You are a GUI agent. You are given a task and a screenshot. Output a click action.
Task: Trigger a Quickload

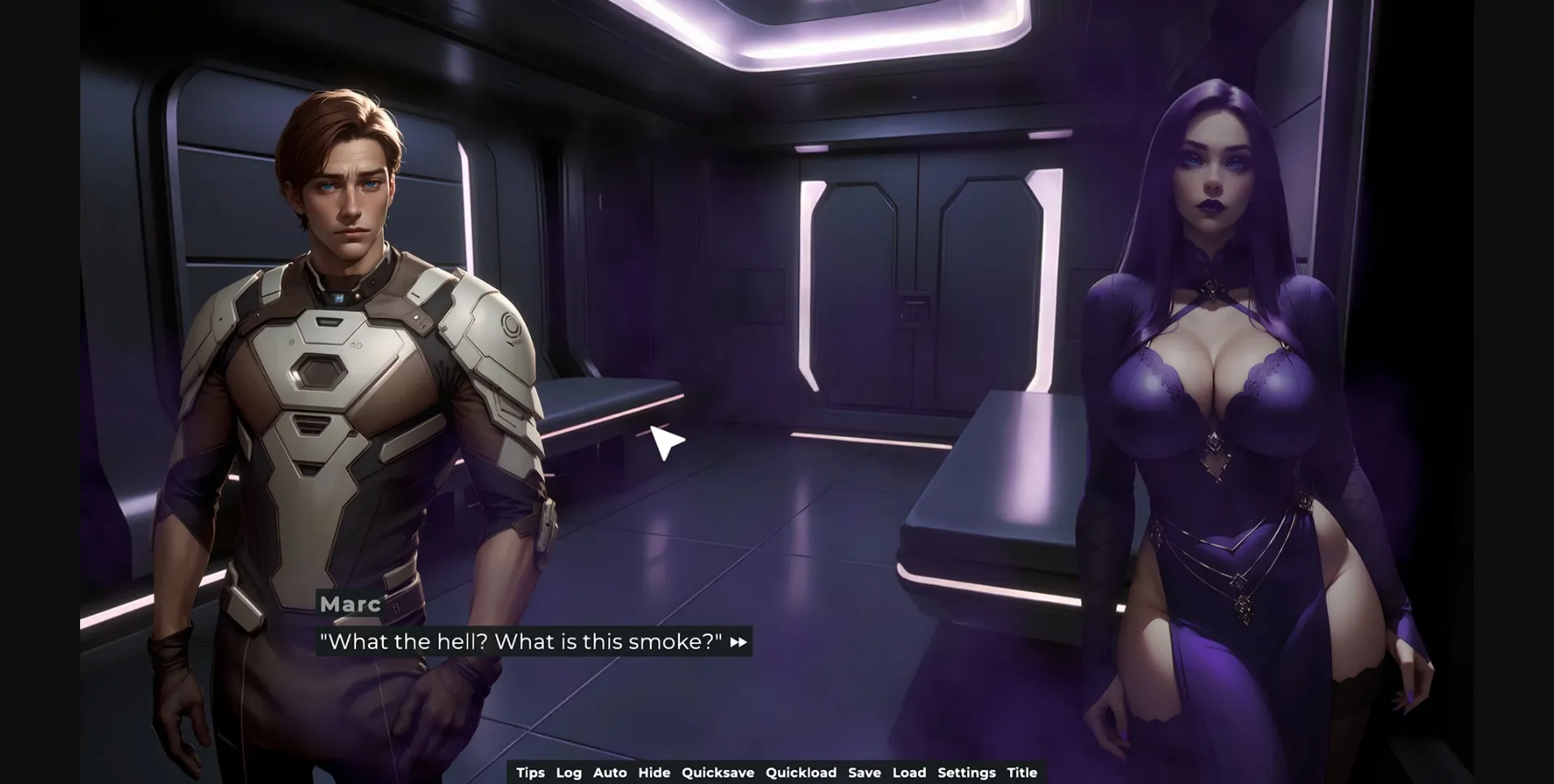801,773
